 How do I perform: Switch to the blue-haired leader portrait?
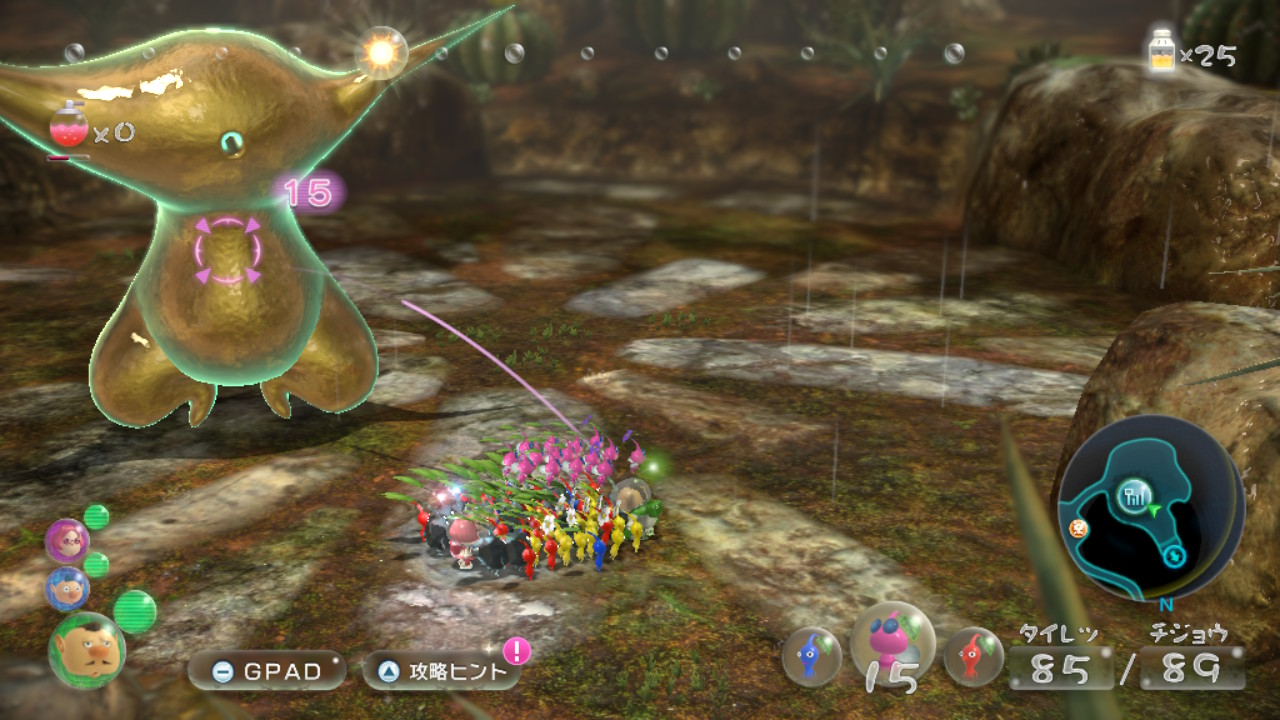(67, 589)
